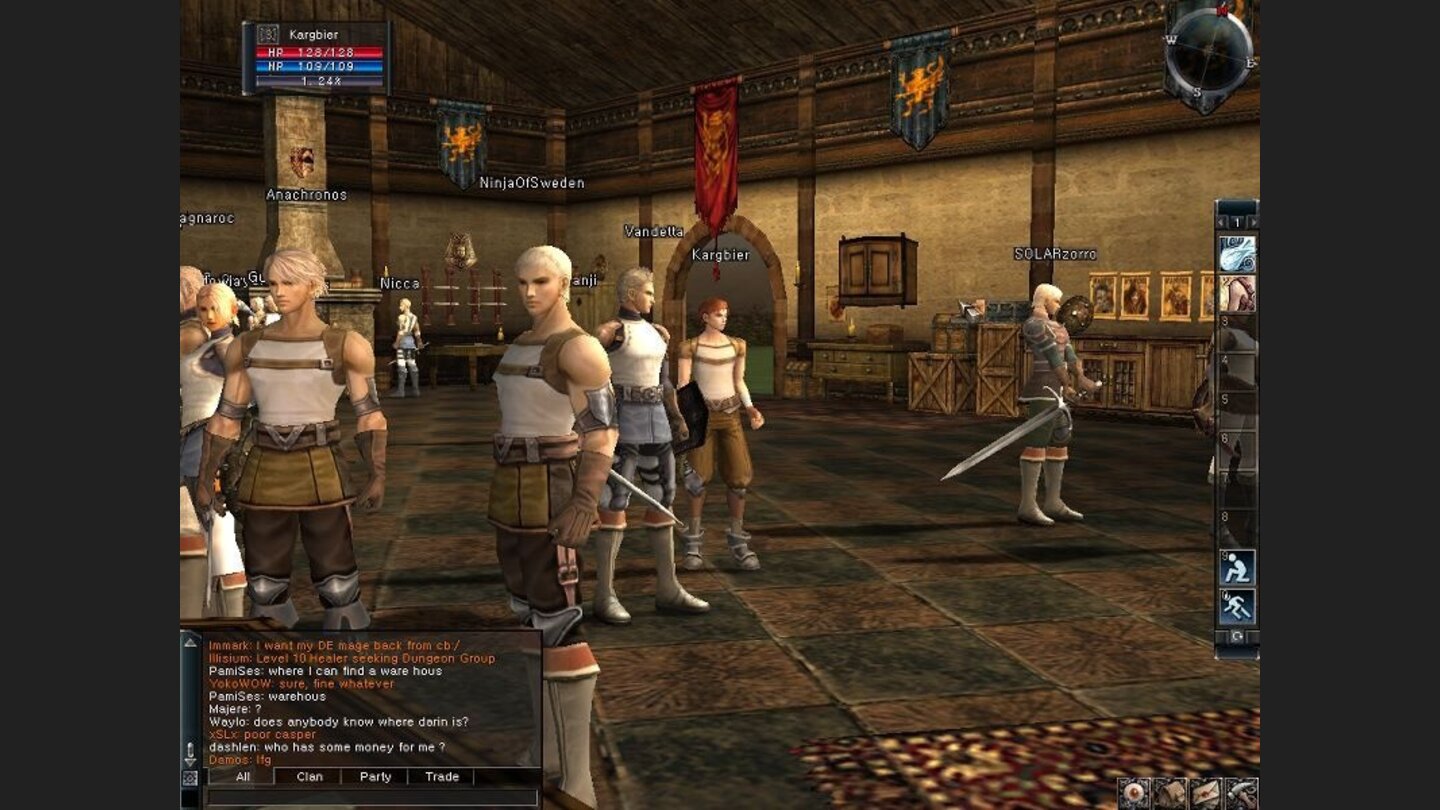1440x810 pixels.
Task: Open the hammer and rings menu icon
Action: (1241, 793)
